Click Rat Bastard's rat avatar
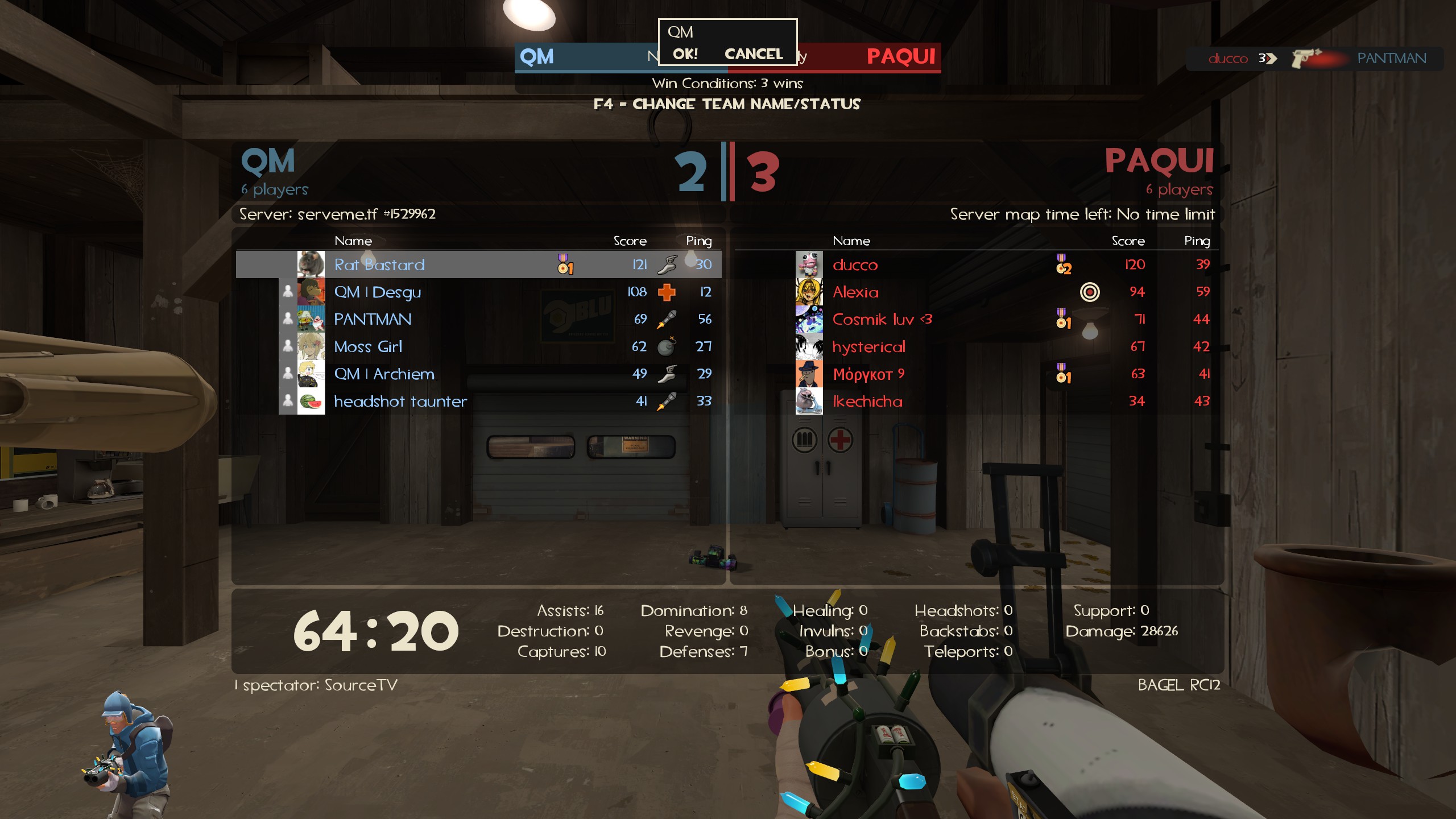Screen dimensions: 1456x819 (x=311, y=264)
